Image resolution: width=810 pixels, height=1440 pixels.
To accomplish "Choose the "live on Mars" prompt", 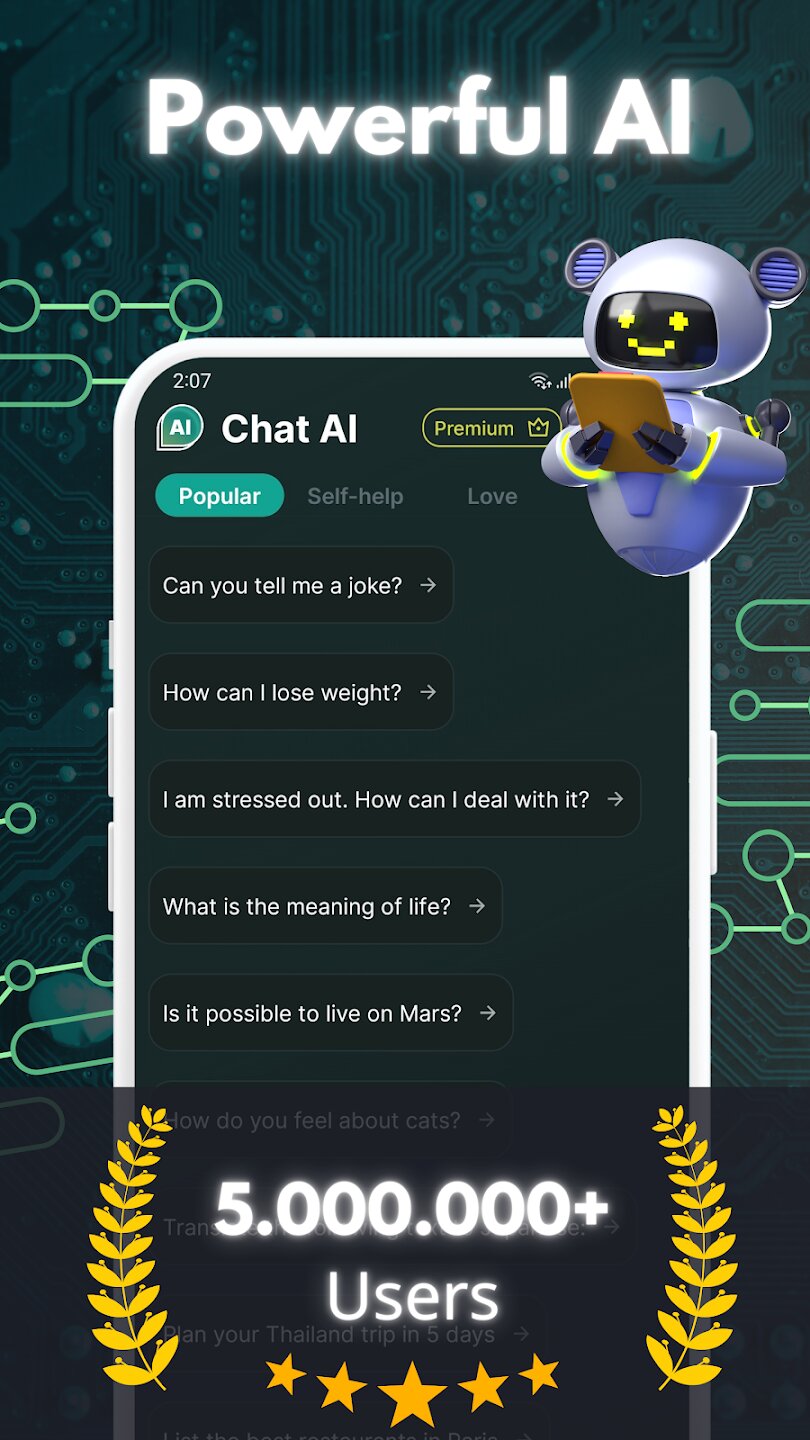I will click(330, 1013).
